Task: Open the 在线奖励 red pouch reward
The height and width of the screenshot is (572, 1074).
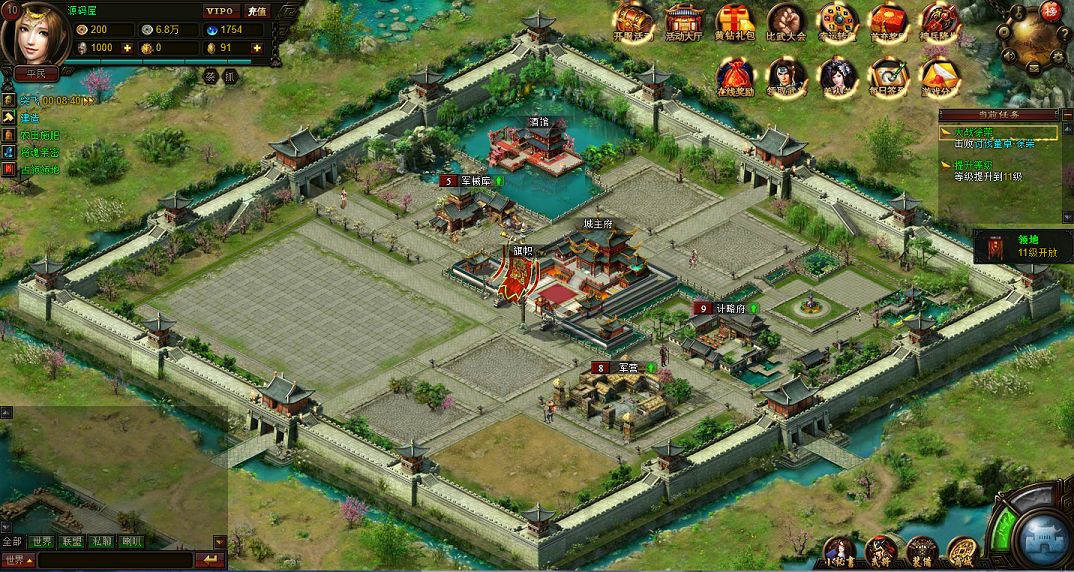Action: click(x=736, y=76)
